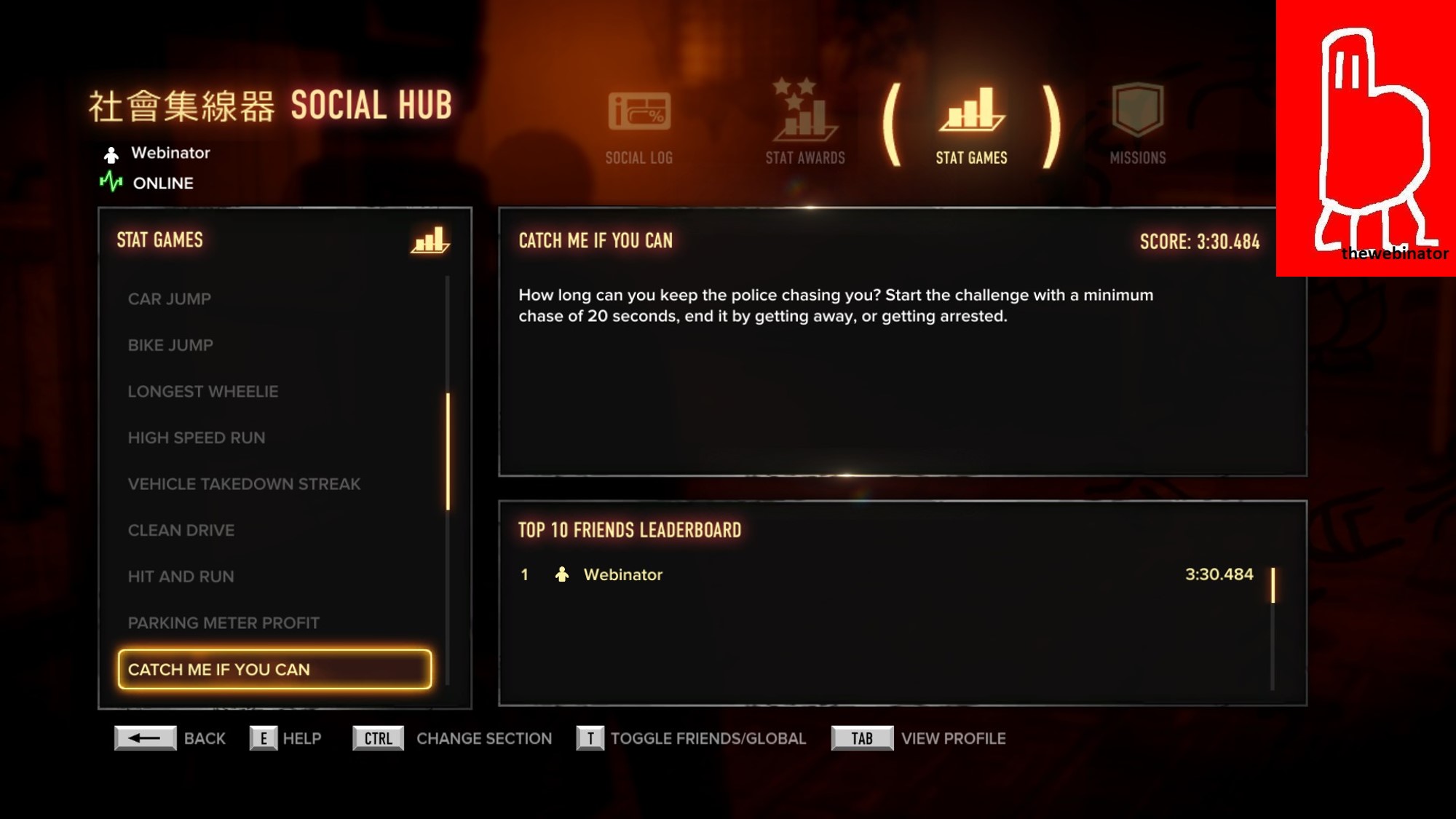1456x819 pixels.
Task: Click the highlighted Catch Me If You Can entry
Action: [274, 670]
